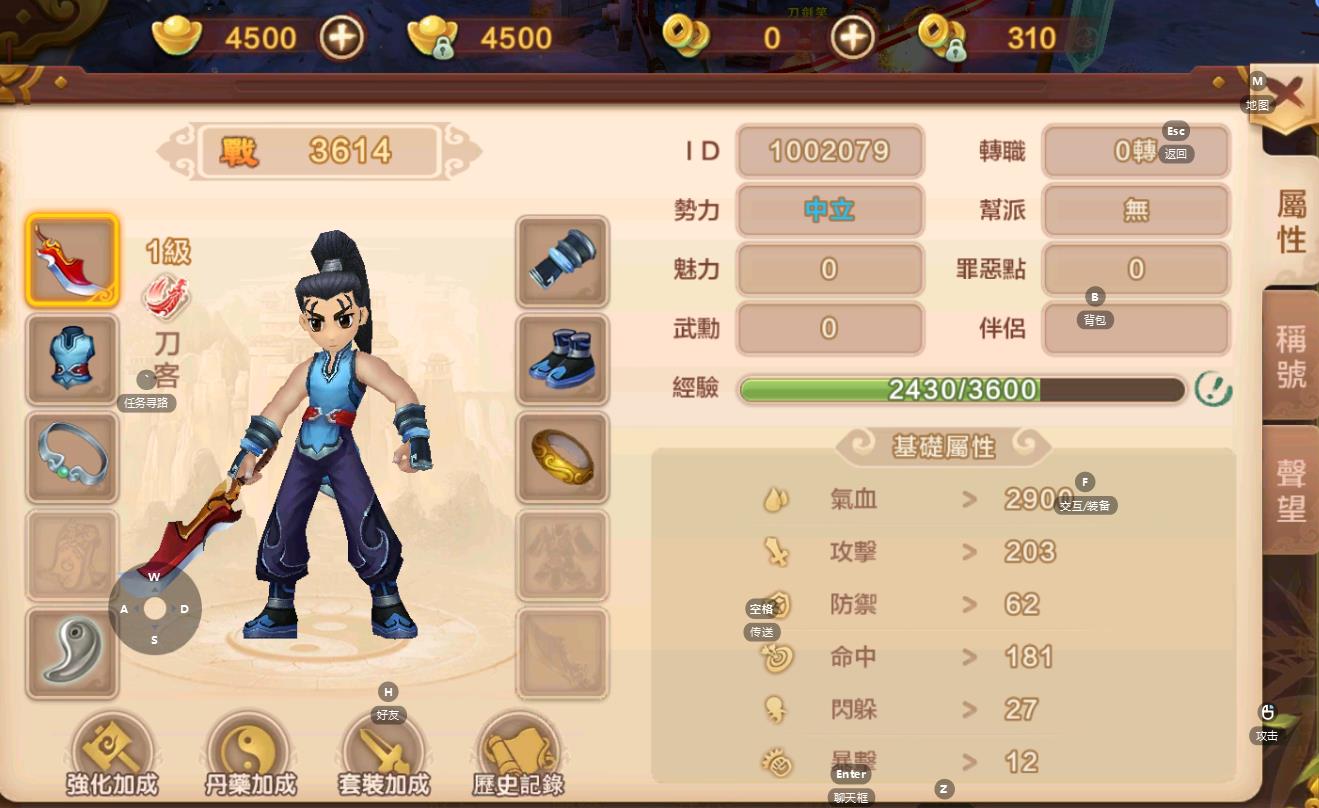Viewport: 1319px width, 808px height.
Task: Select the red saber weapon slot
Action: click(x=72, y=261)
